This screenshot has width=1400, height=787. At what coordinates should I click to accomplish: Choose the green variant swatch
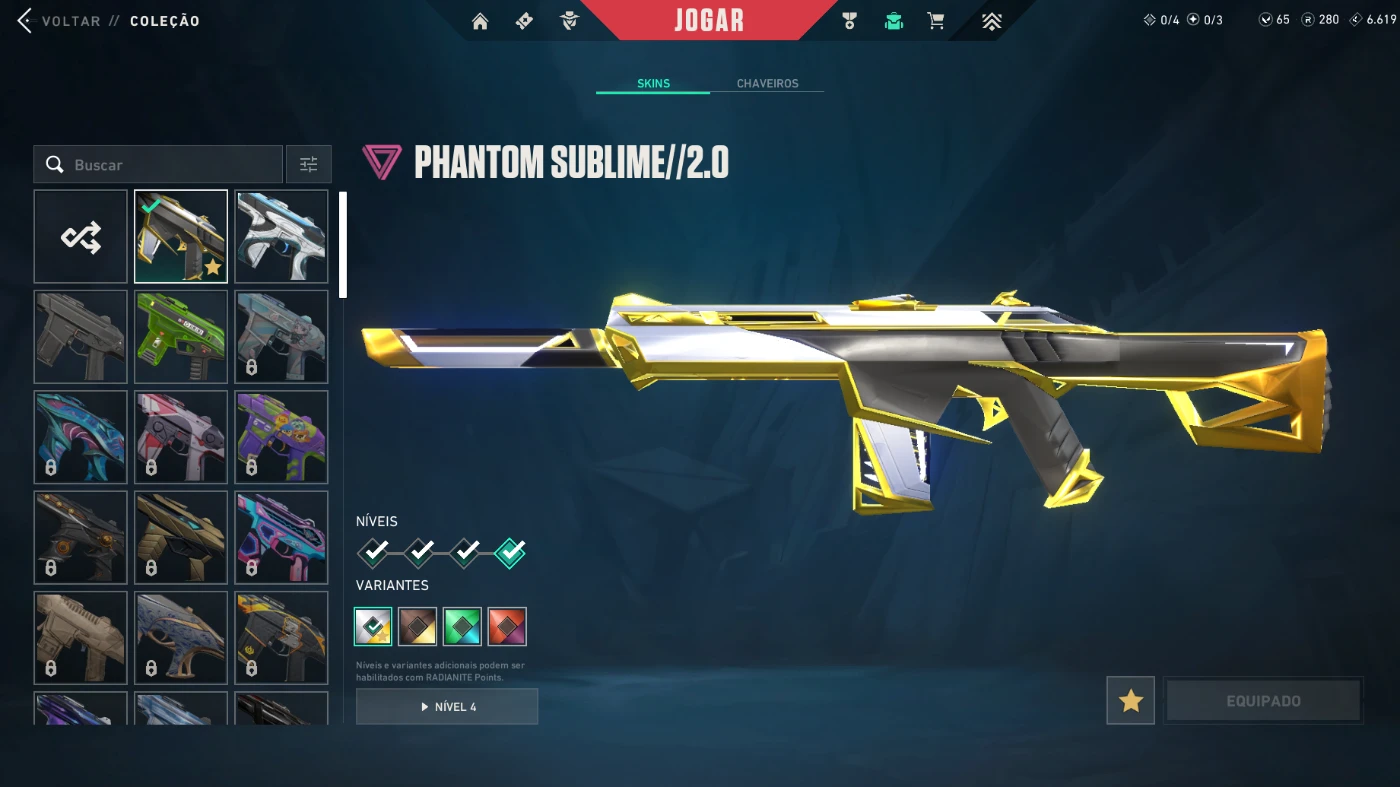(462, 627)
